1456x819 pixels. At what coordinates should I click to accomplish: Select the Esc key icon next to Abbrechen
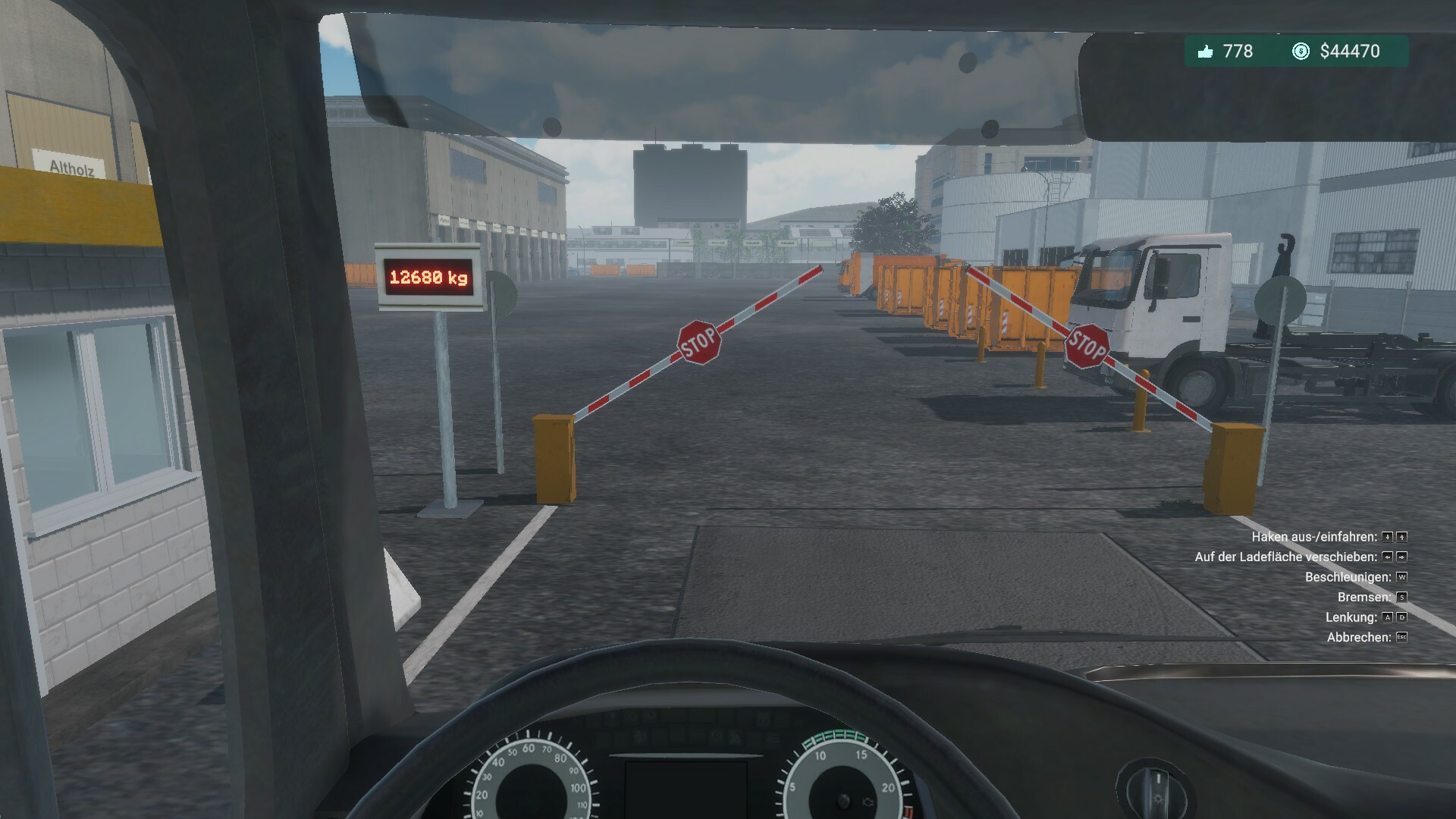pos(1403,637)
